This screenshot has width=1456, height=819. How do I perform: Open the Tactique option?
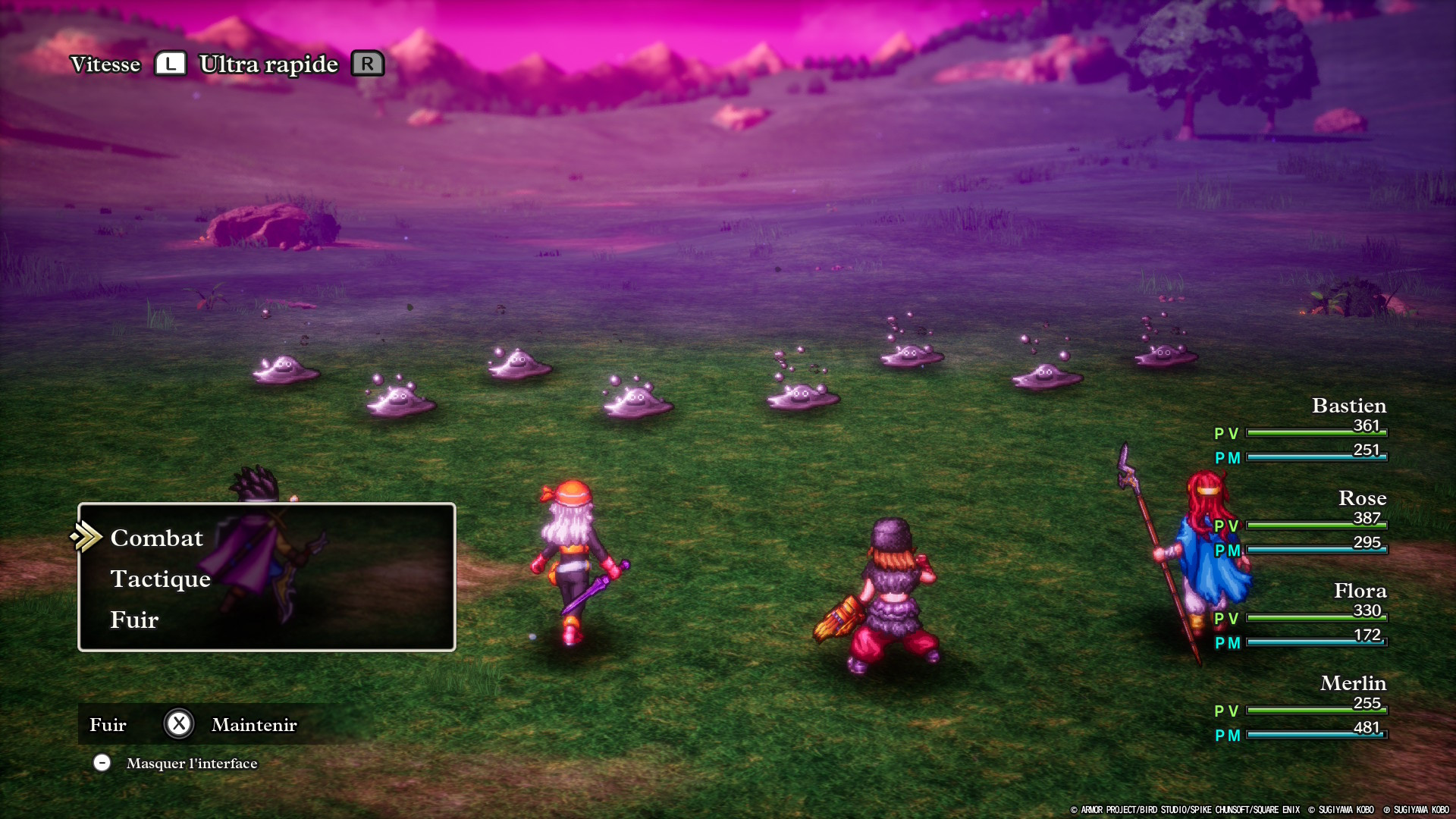(161, 579)
